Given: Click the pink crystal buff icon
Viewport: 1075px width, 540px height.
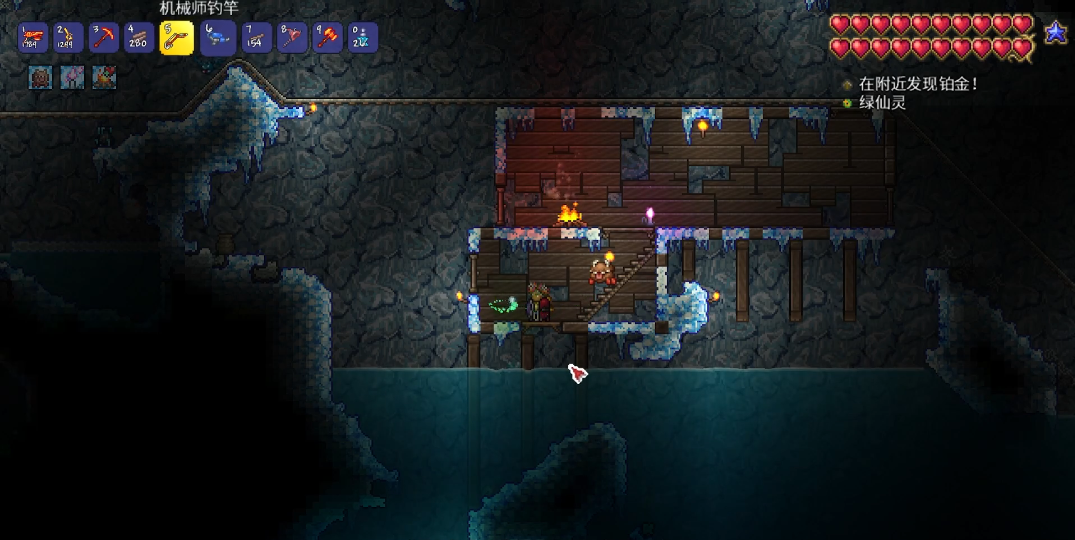Looking at the screenshot, I should (72, 77).
